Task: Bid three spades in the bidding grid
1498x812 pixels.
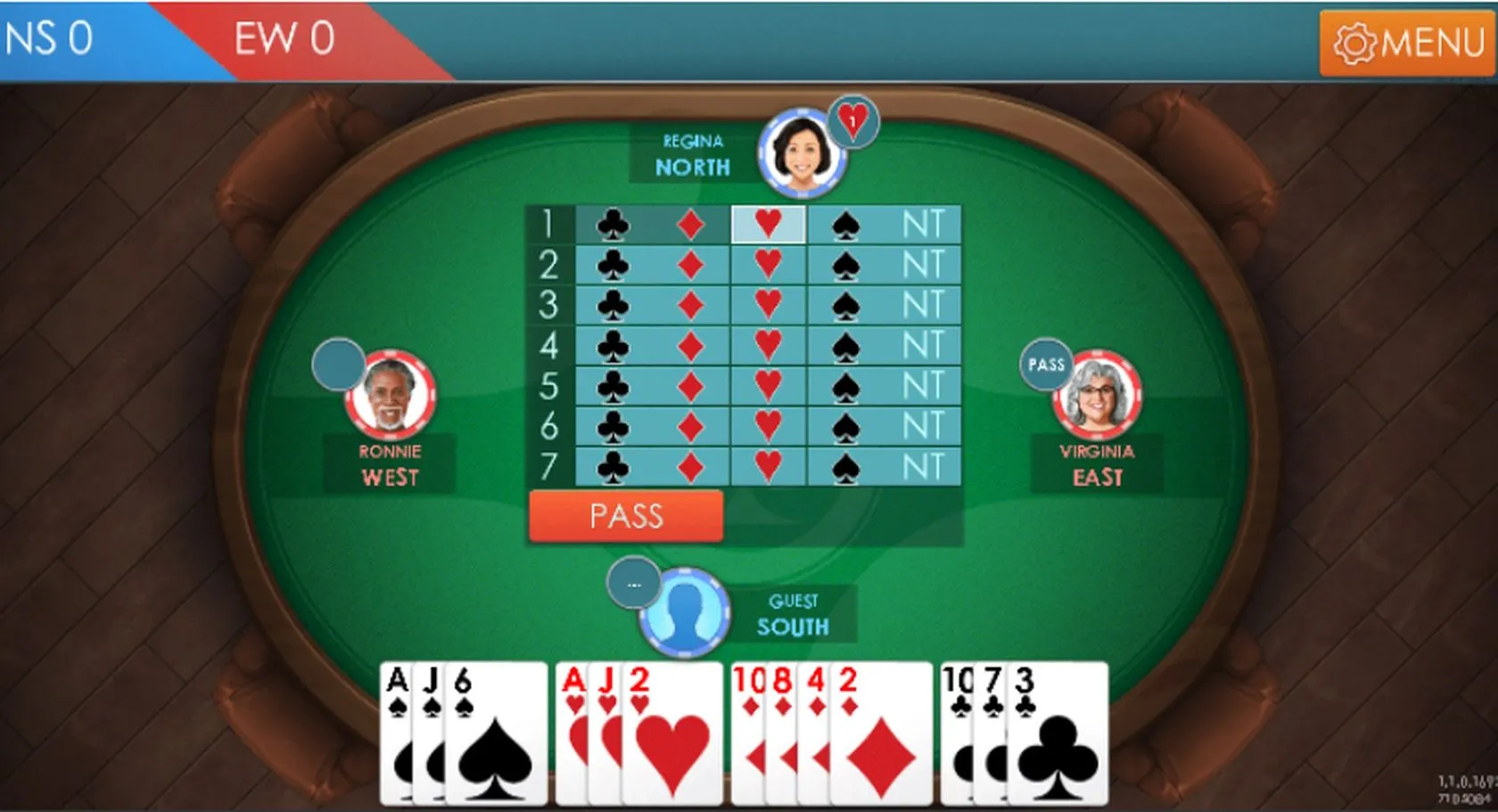Action: click(843, 305)
